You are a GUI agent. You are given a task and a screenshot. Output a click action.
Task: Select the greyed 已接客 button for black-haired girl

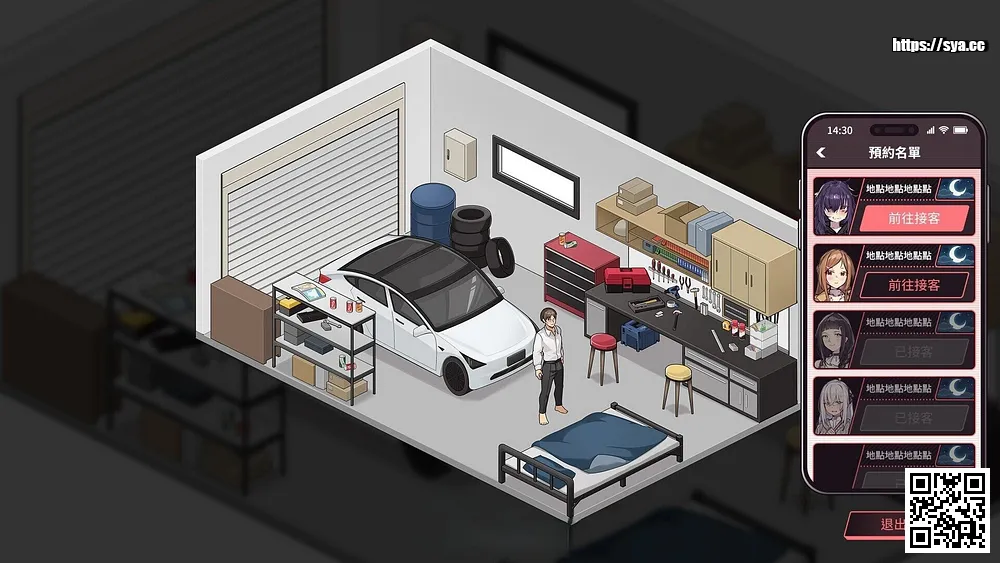coord(914,352)
